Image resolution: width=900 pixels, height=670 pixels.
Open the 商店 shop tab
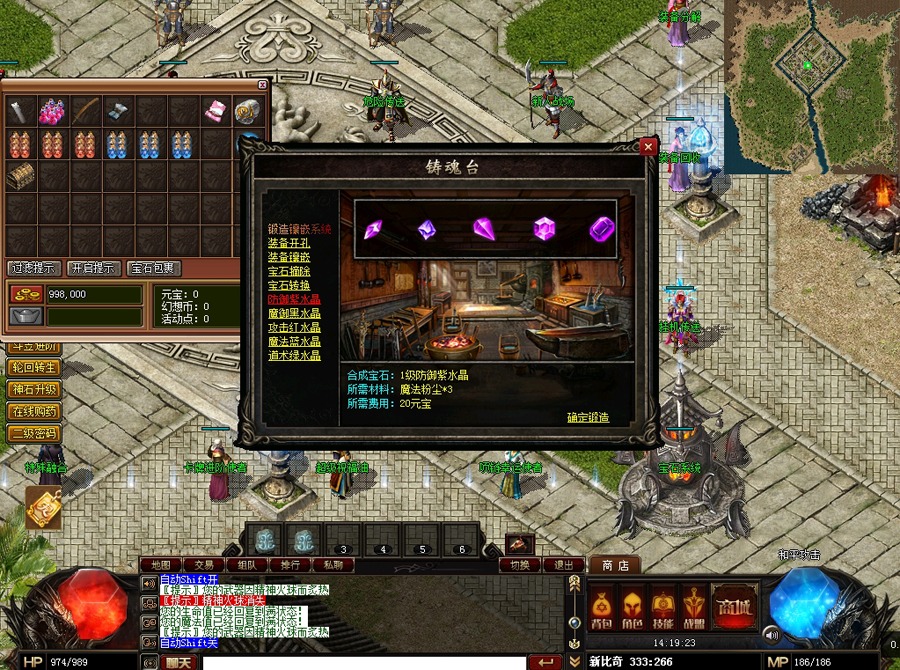614,566
